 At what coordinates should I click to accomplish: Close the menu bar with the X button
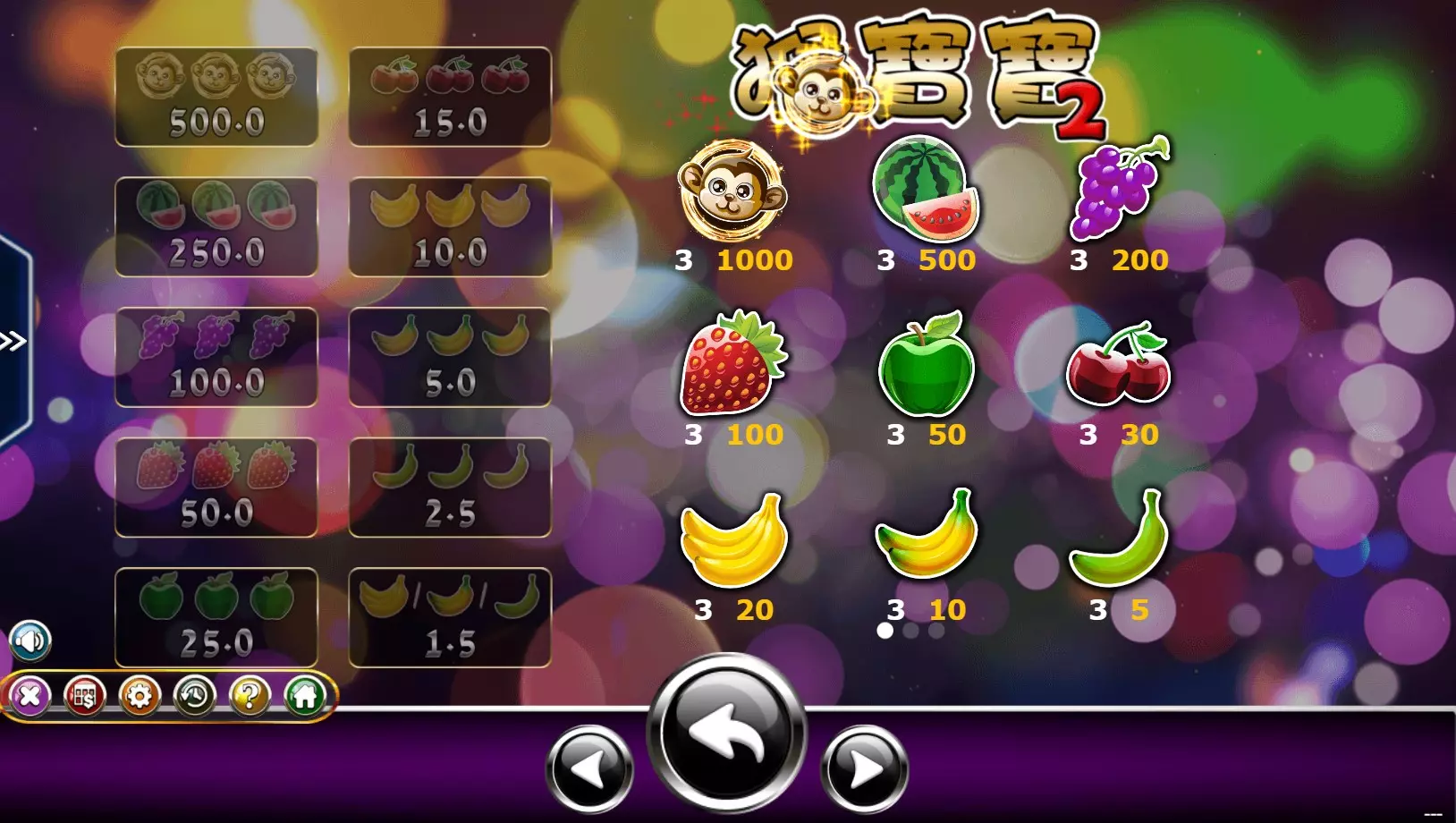(x=30, y=695)
